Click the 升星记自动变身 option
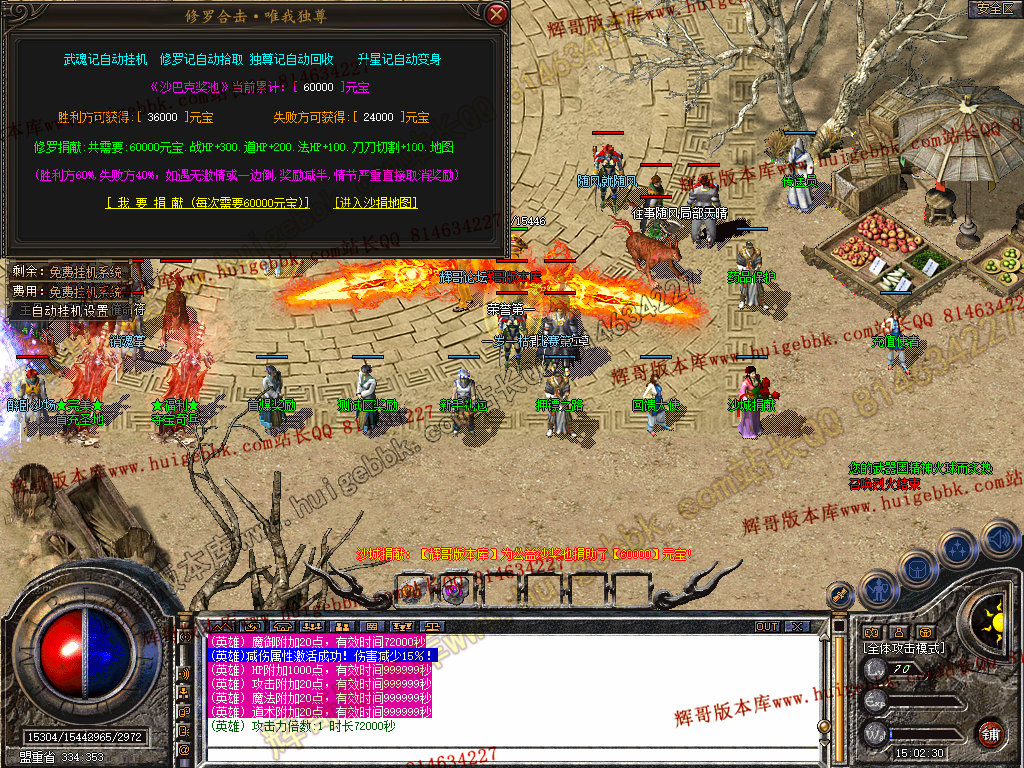This screenshot has height=768, width=1024. click(399, 60)
